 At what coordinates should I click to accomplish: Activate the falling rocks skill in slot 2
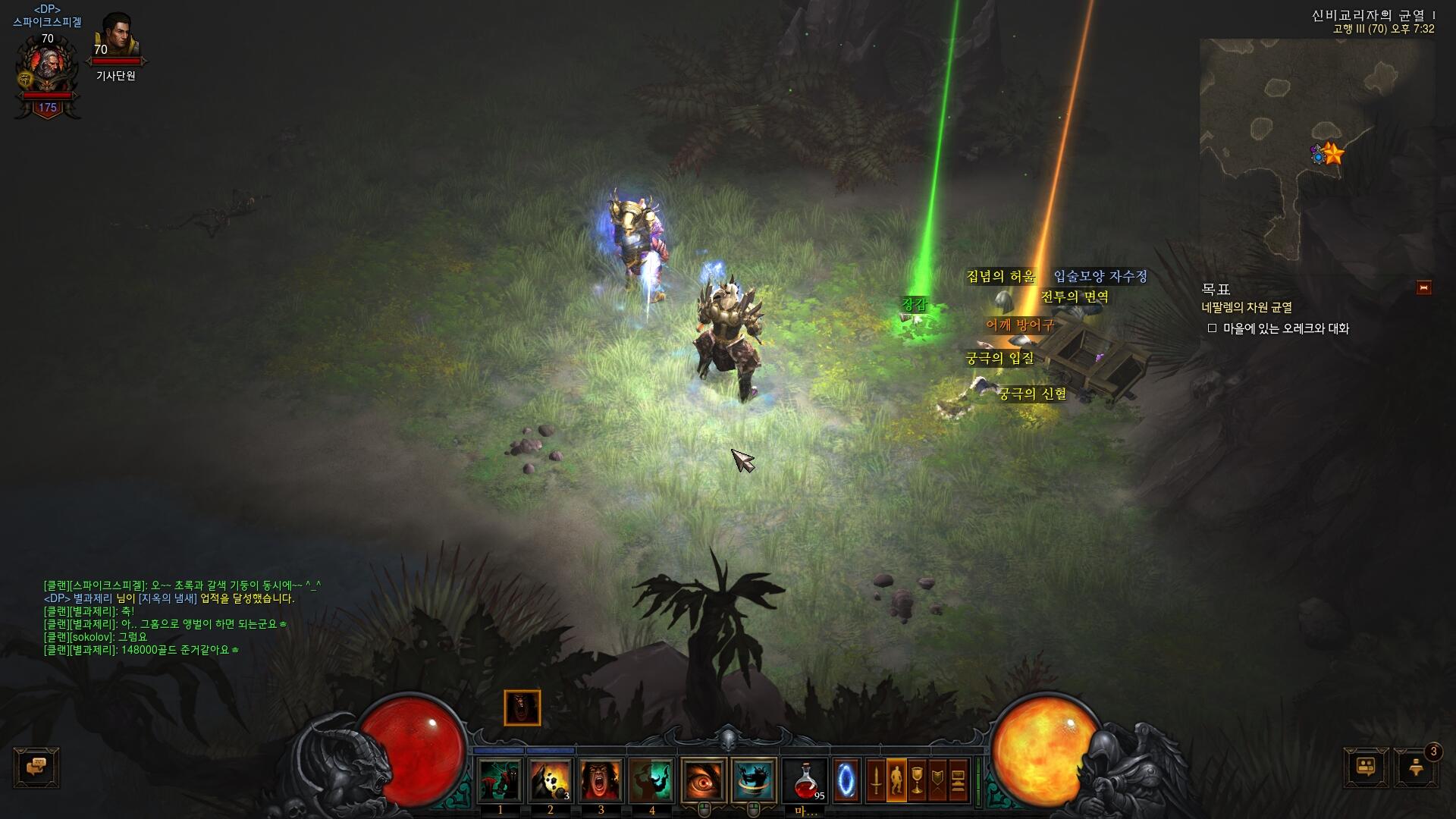pyautogui.click(x=551, y=780)
